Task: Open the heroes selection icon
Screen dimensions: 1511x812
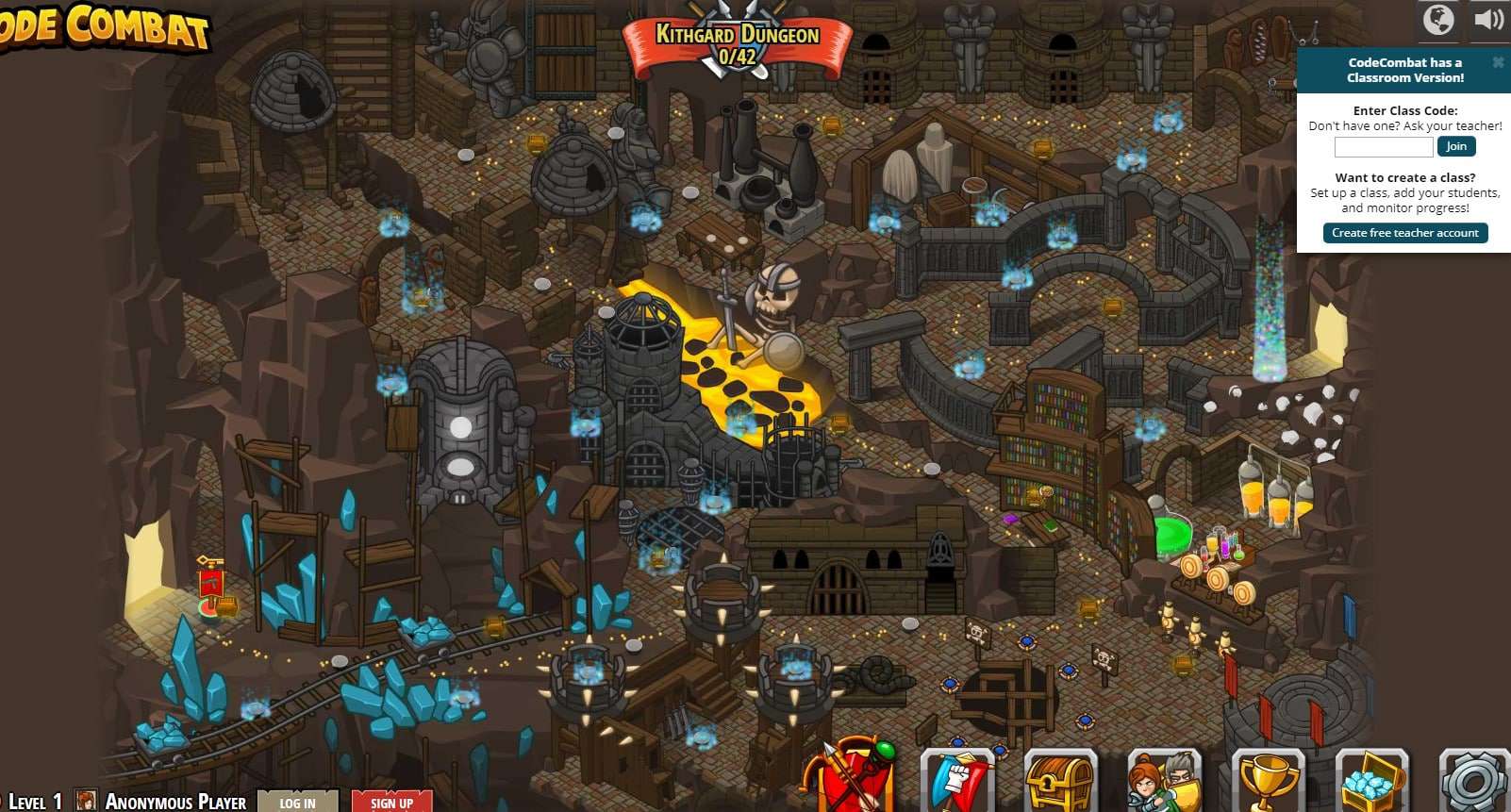Action: [1164, 783]
